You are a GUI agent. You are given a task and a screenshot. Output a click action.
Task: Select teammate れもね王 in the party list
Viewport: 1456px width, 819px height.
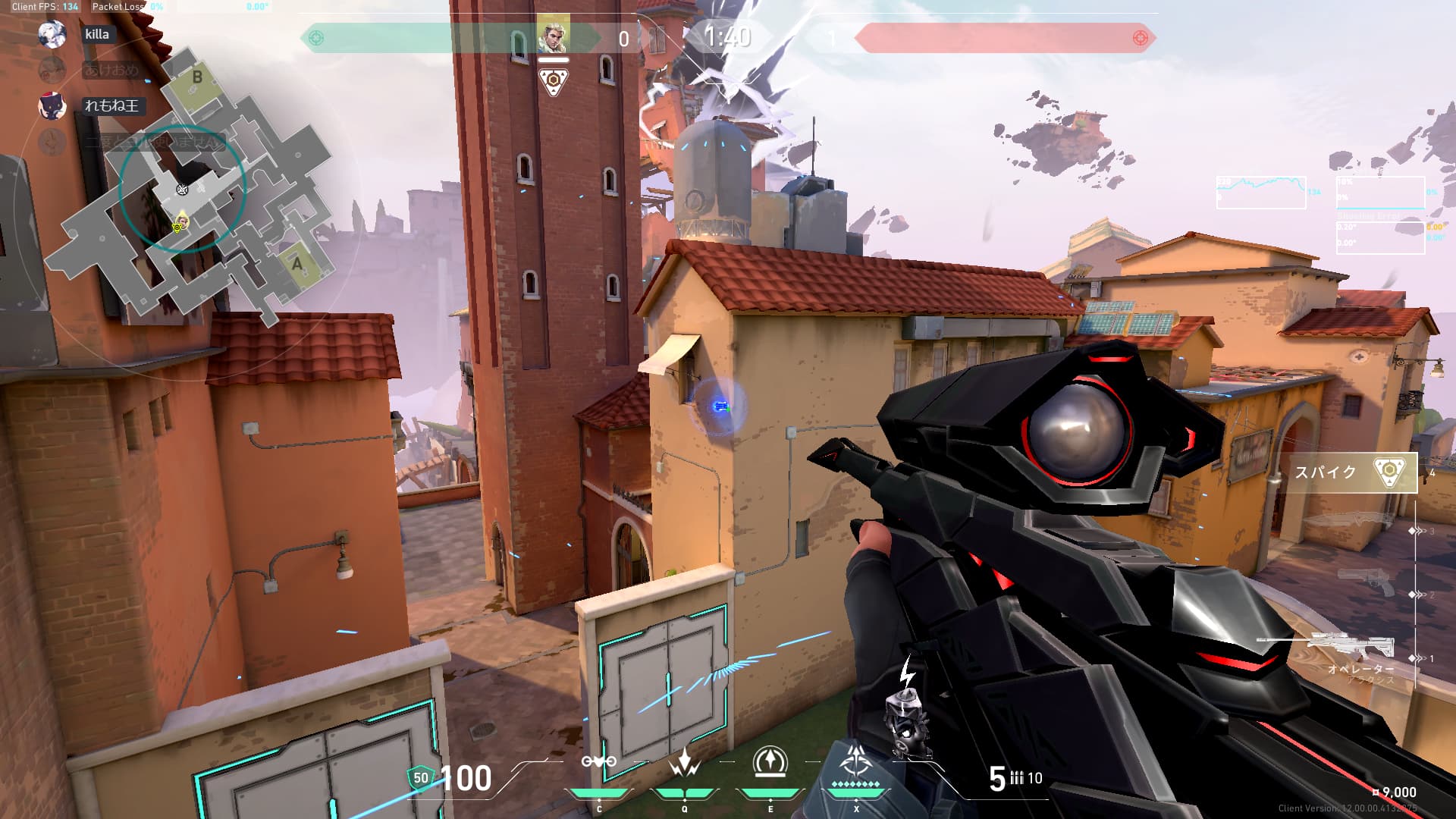111,106
